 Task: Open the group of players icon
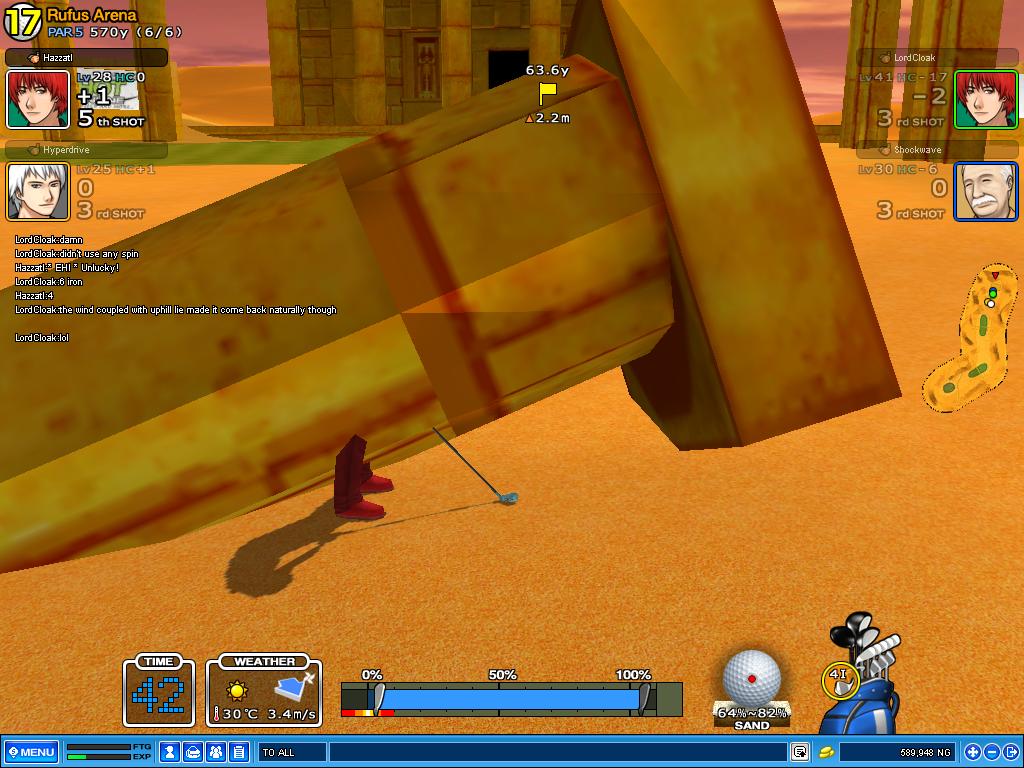click(216, 752)
